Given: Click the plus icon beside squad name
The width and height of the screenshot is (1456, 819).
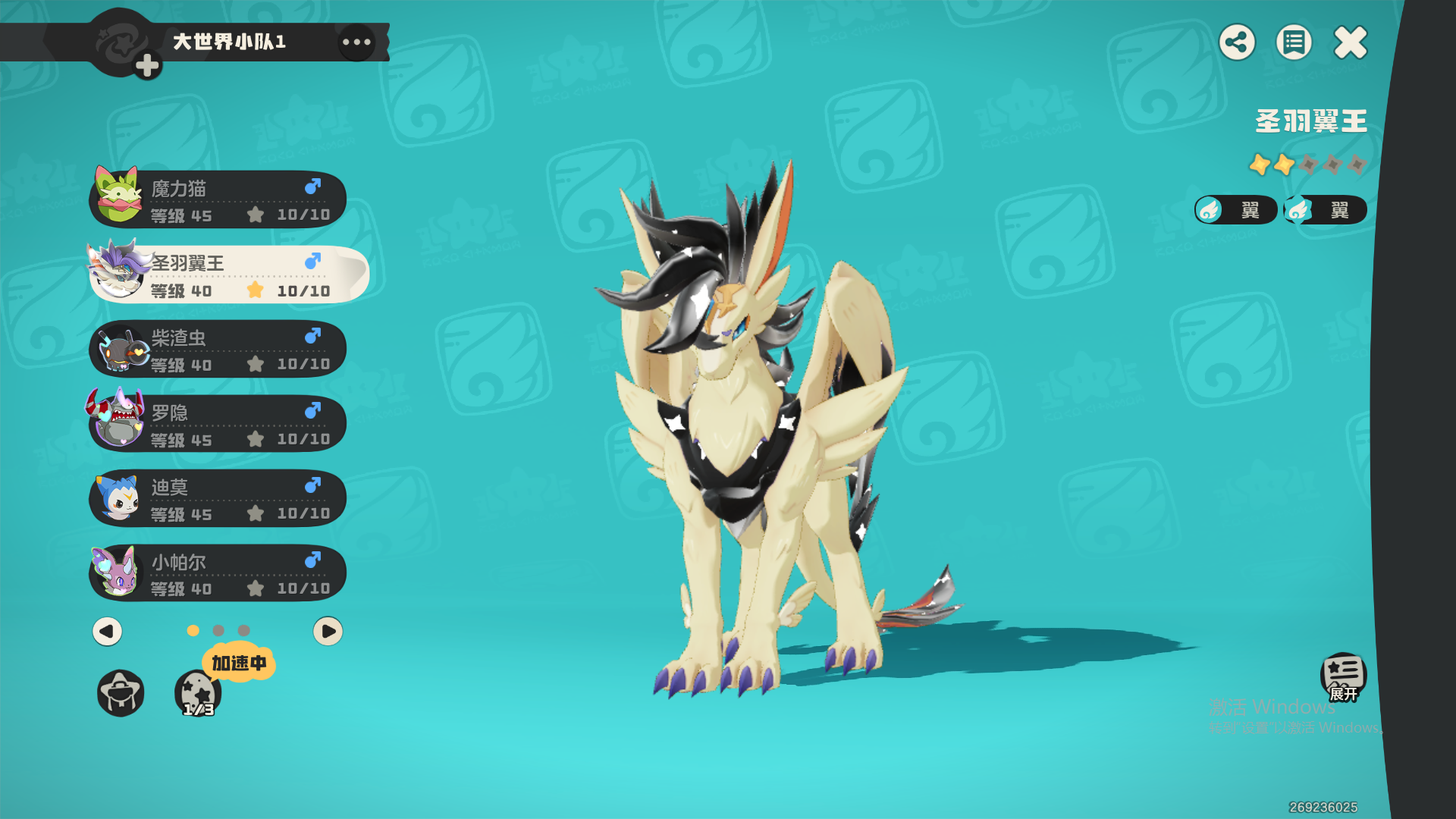Looking at the screenshot, I should click(147, 66).
